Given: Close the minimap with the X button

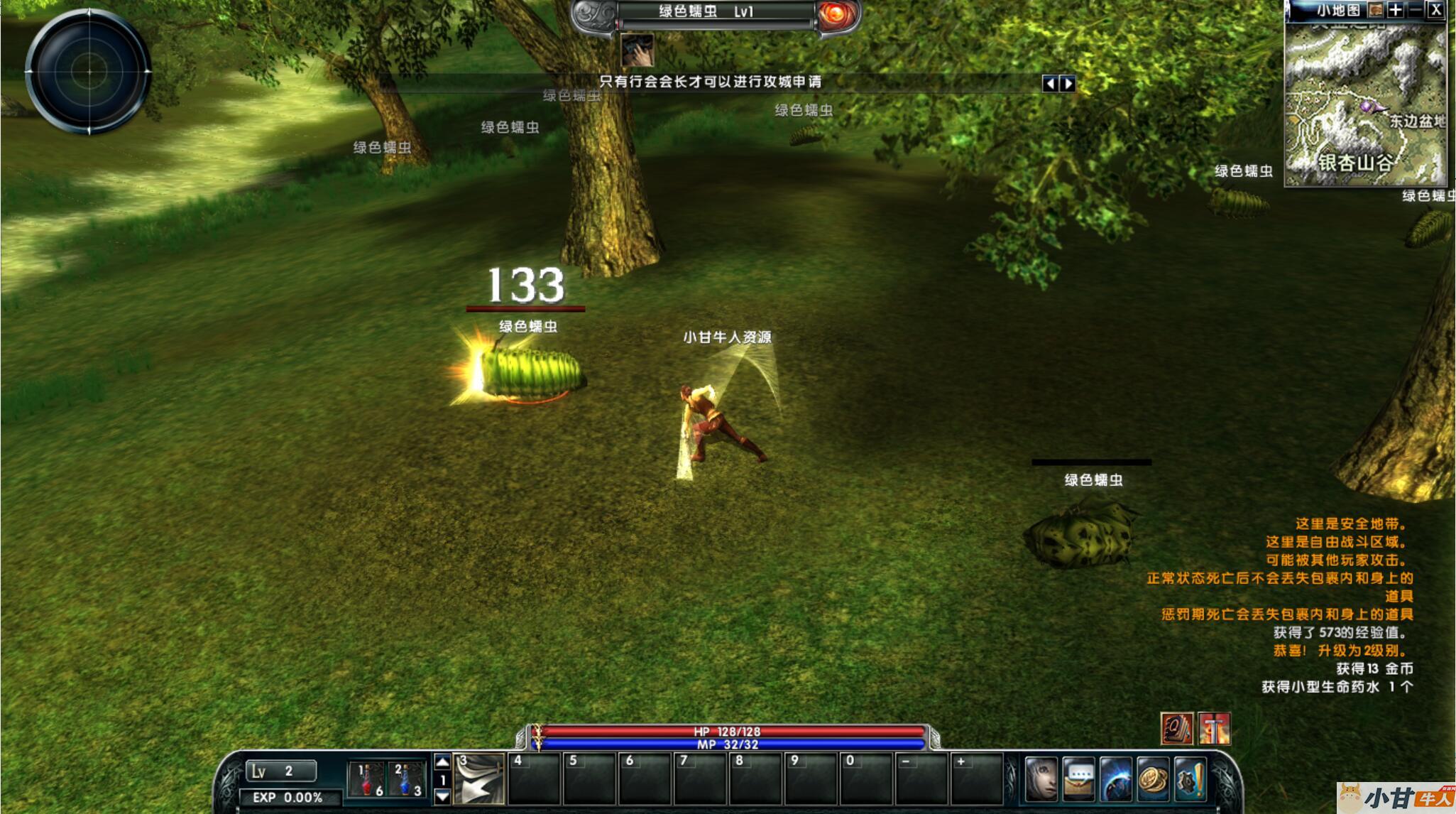Looking at the screenshot, I should 1435,10.
